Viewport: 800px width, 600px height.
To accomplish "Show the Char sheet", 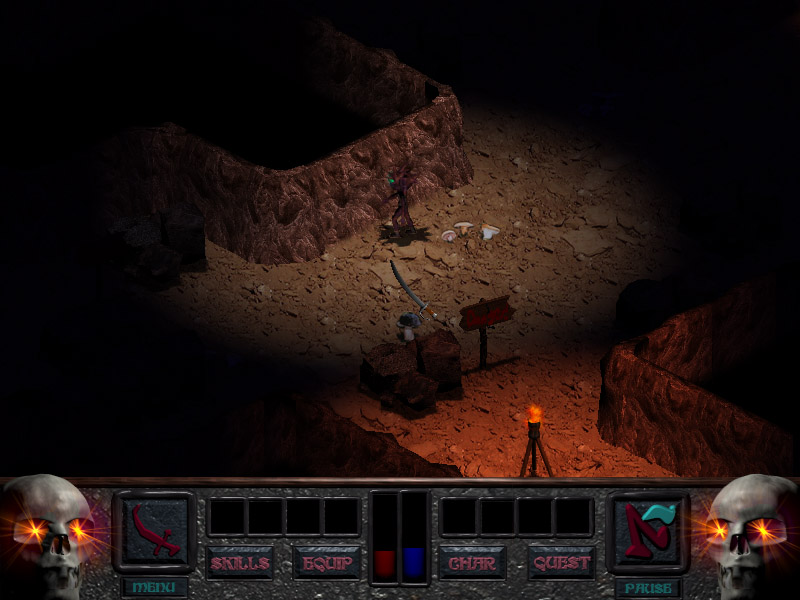I will coord(472,563).
